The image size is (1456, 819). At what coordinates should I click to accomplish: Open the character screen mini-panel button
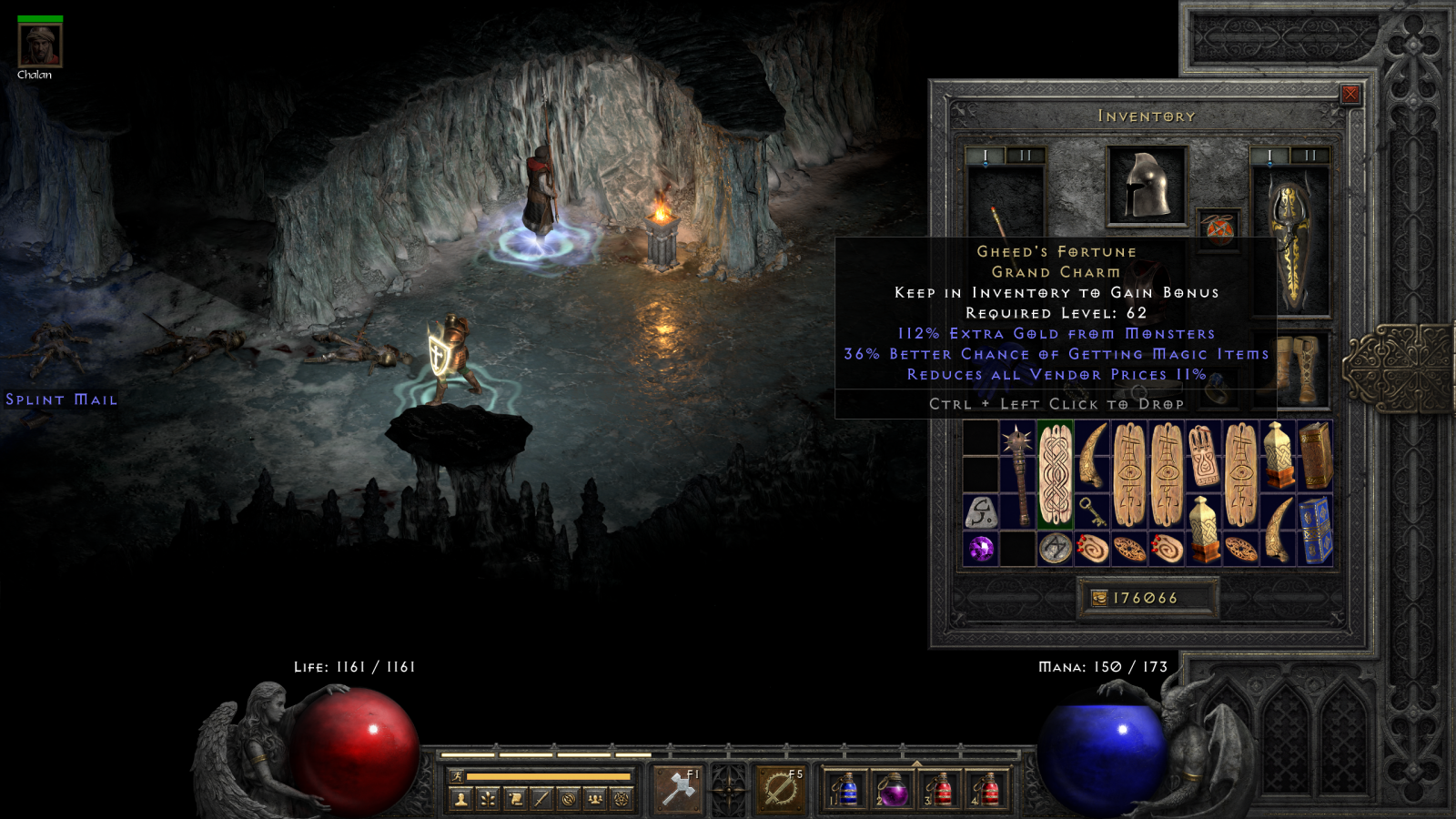click(x=461, y=799)
